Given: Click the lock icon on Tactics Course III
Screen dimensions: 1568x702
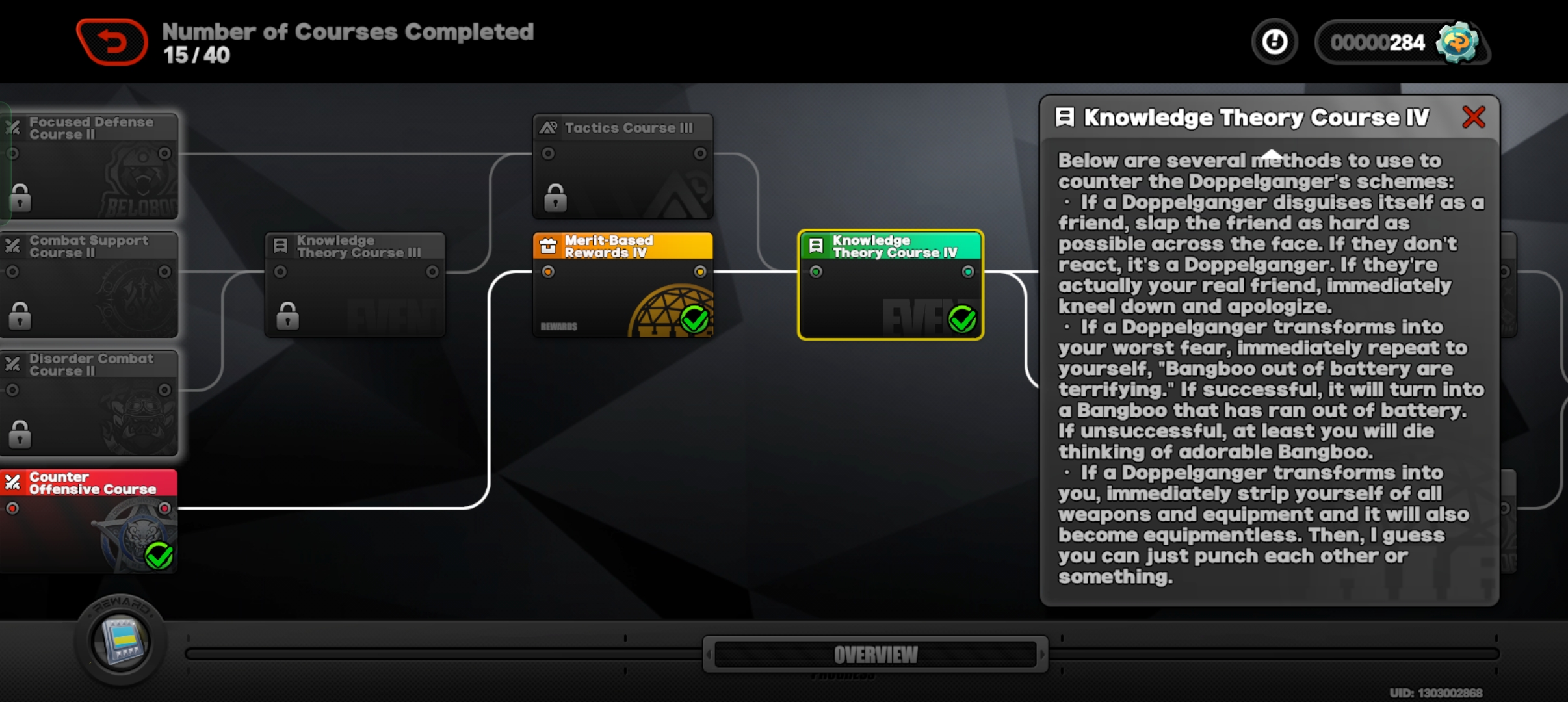Looking at the screenshot, I should [x=555, y=197].
